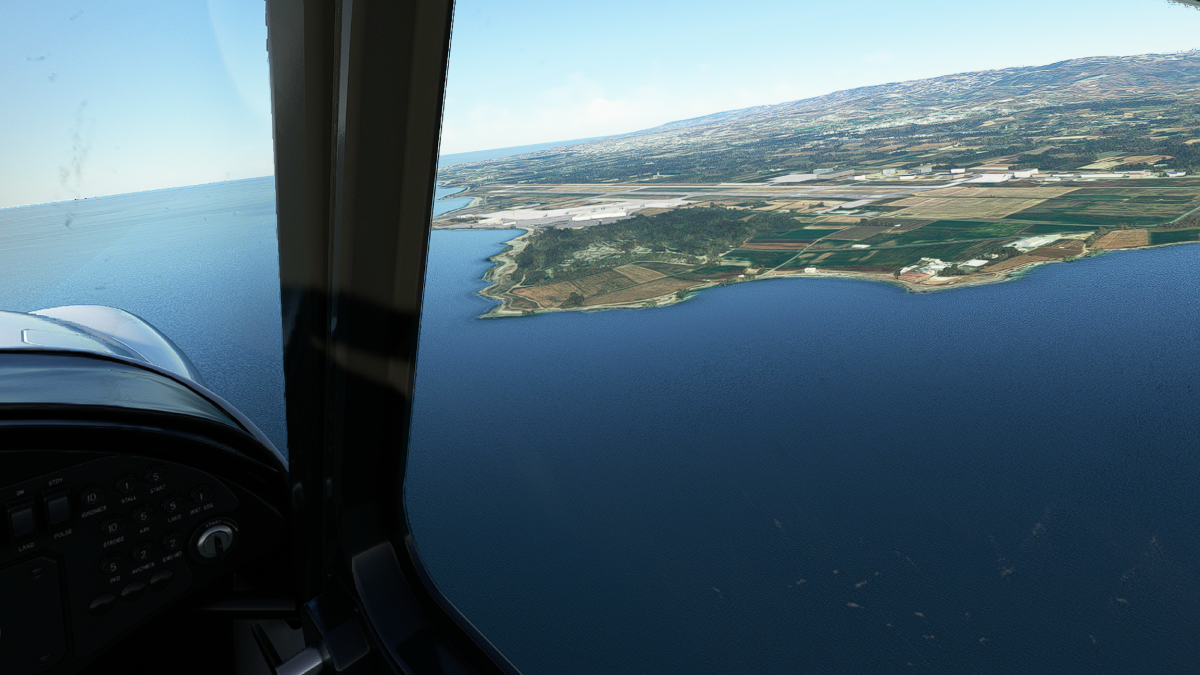
Task: Pull the PFD circuit breaker
Action: pyautogui.click(x=113, y=566)
